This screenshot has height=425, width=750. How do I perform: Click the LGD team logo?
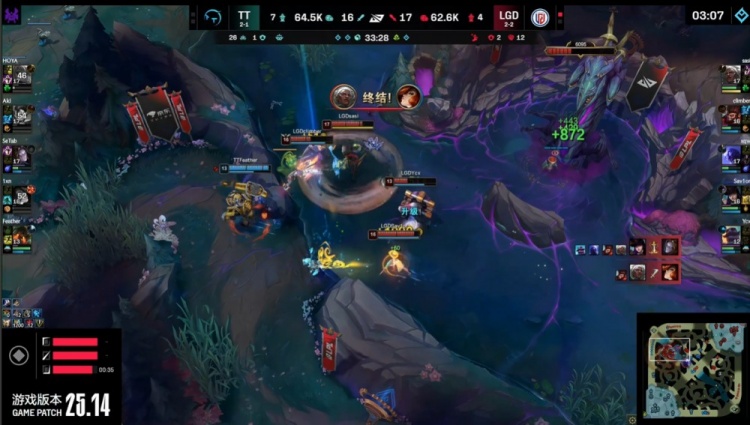click(540, 17)
